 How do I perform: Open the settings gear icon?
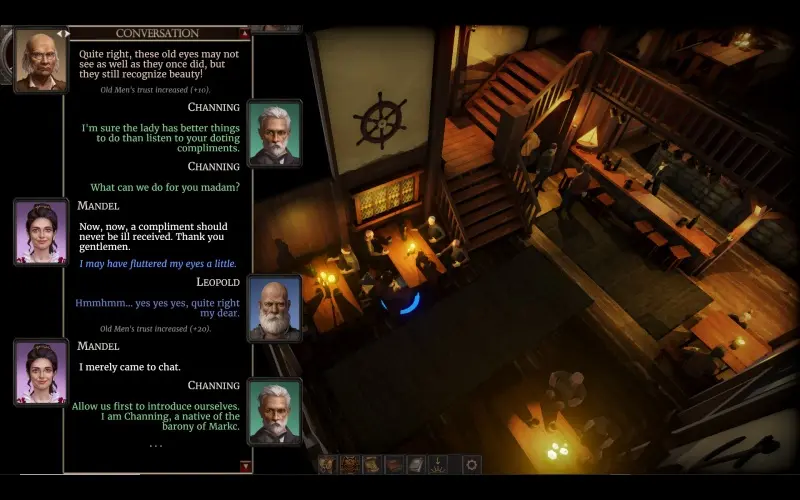(471, 464)
